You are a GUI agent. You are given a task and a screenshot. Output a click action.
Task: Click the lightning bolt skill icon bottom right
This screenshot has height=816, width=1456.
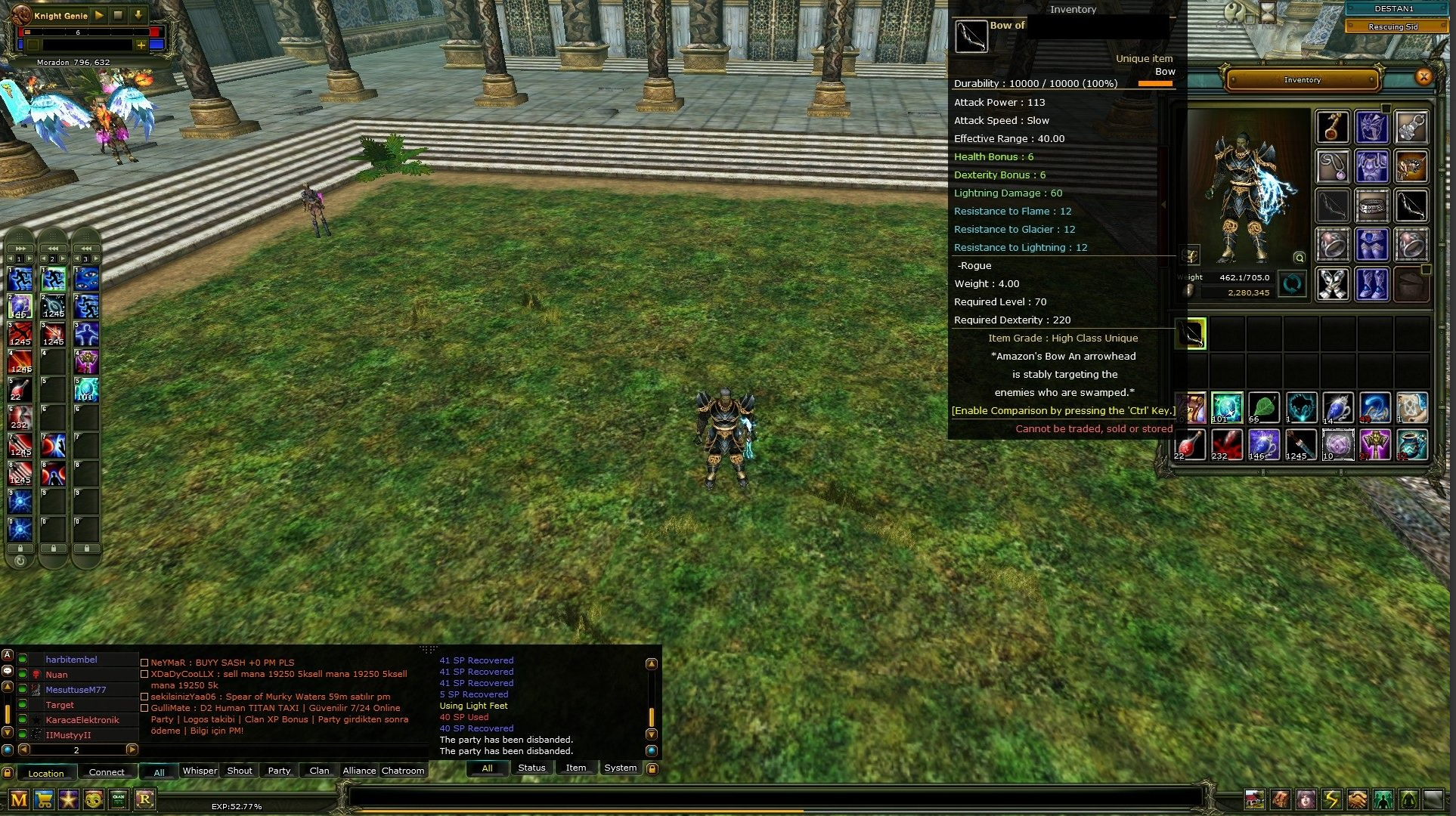click(x=1332, y=799)
